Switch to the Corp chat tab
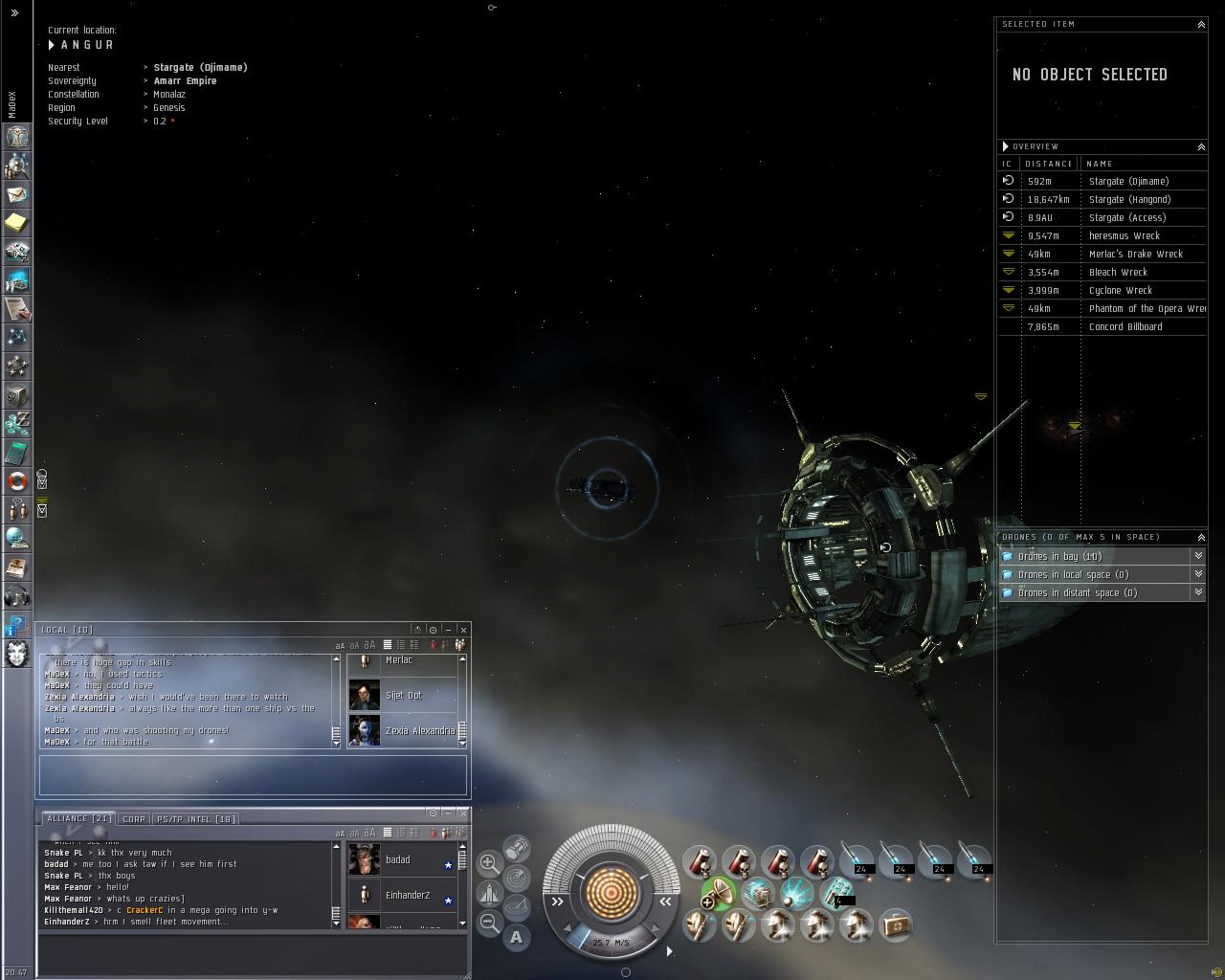1225x980 pixels. pyautogui.click(x=134, y=819)
